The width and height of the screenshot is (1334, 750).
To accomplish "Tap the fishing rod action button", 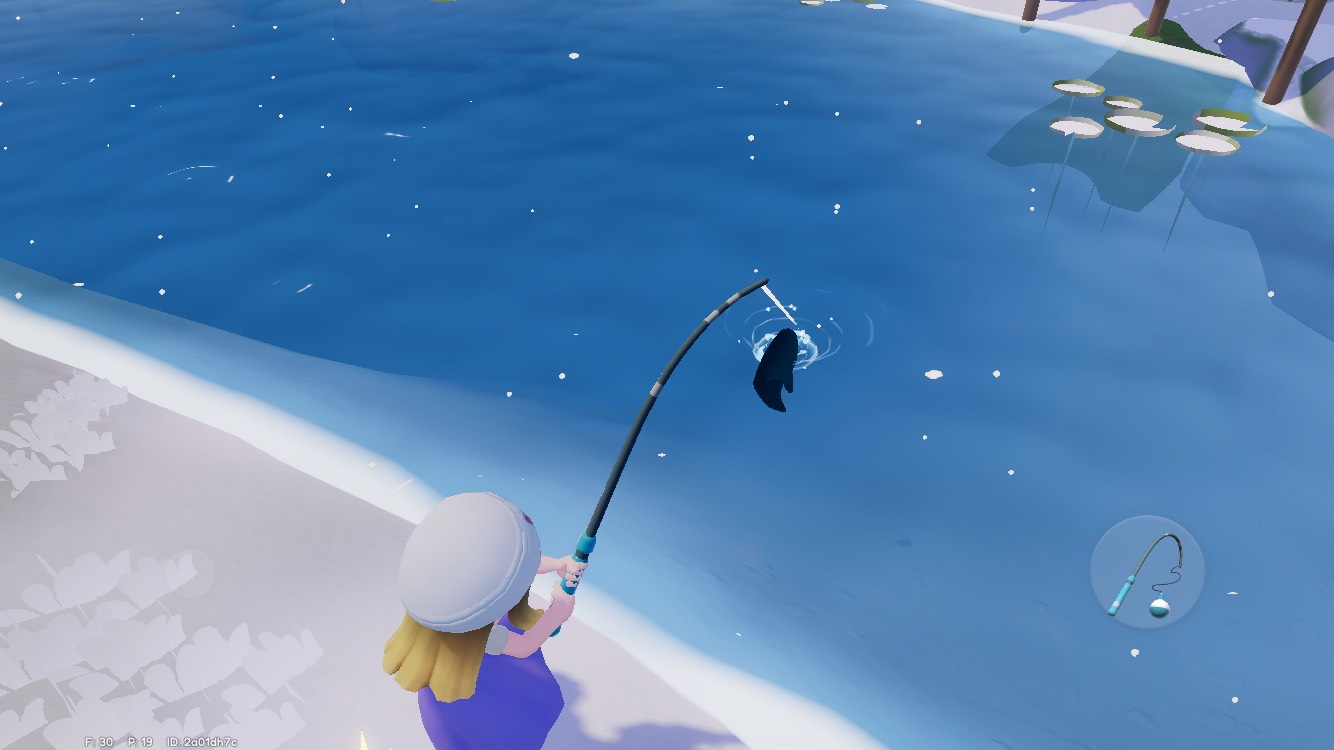I will pos(1146,573).
